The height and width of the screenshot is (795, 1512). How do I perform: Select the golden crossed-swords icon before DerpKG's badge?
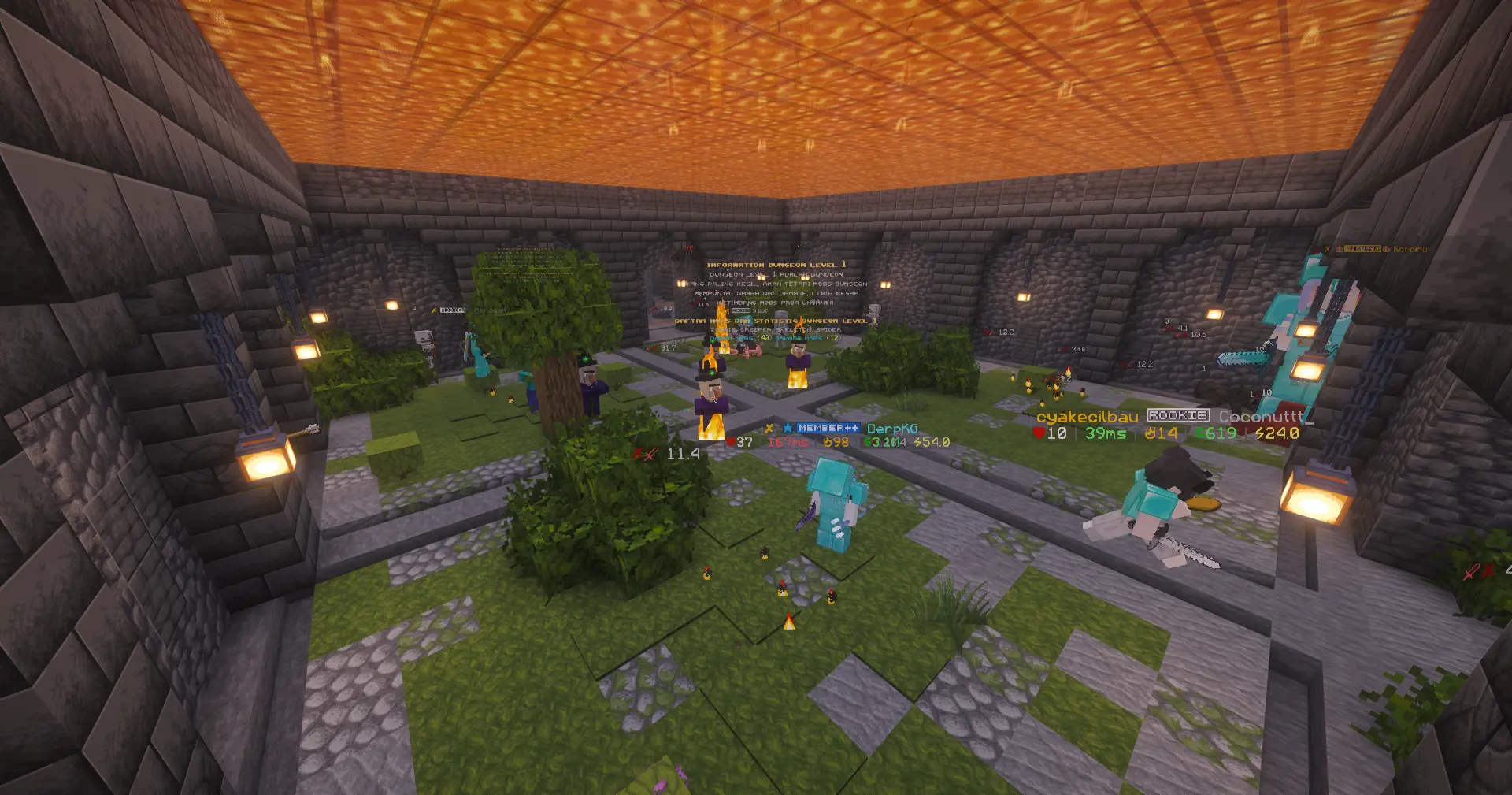(770, 429)
